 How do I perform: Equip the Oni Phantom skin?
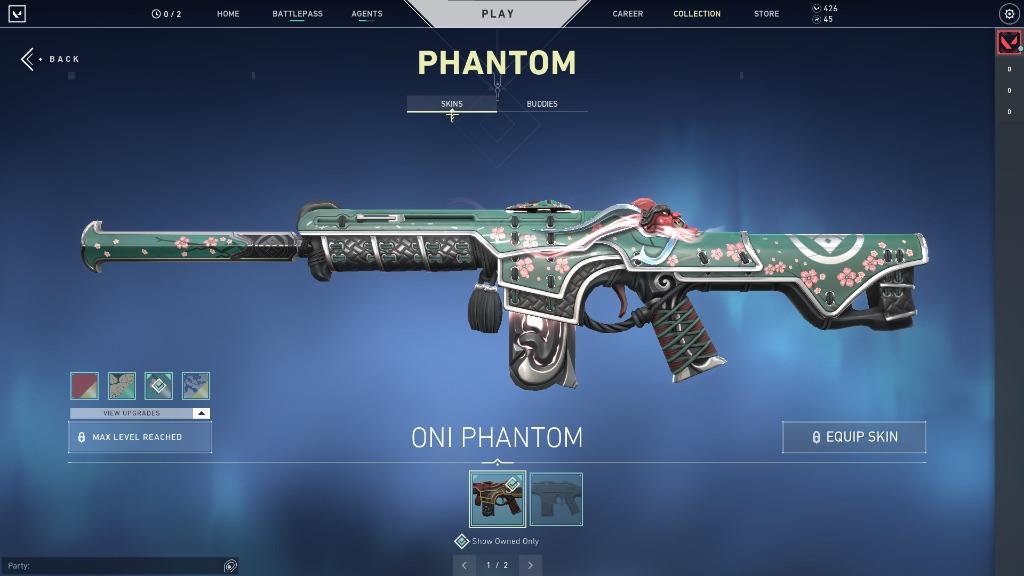pyautogui.click(x=854, y=437)
